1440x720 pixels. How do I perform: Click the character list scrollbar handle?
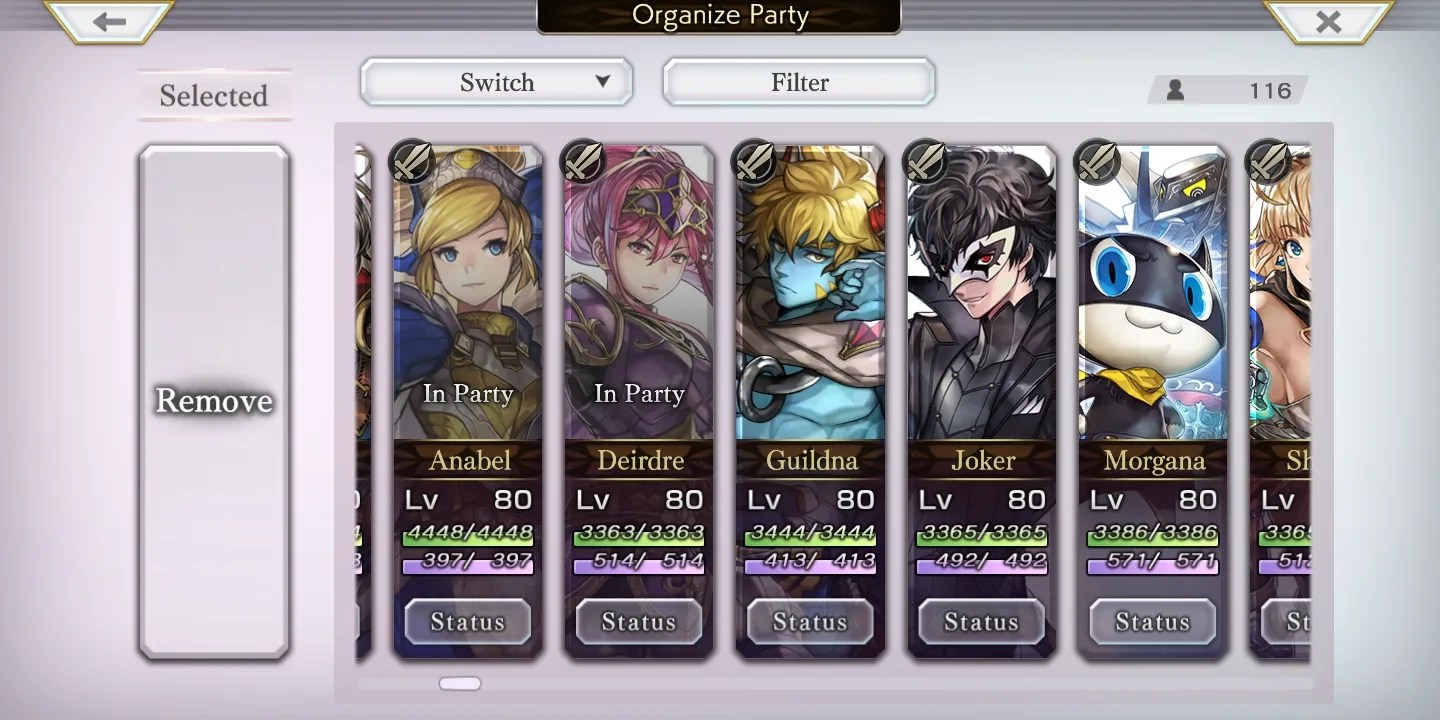pos(460,684)
